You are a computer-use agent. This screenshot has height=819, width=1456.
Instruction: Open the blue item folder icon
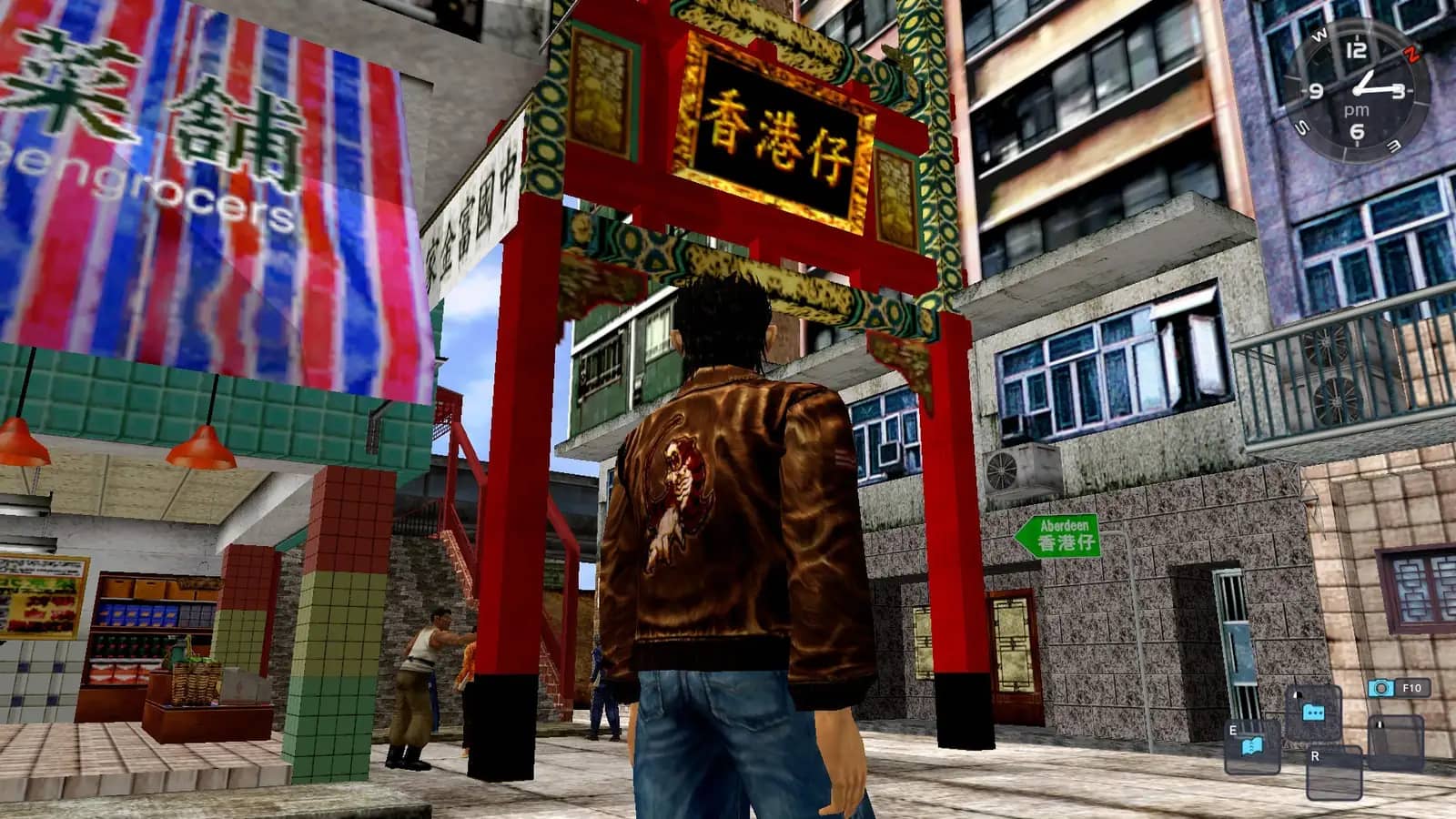coord(1314,712)
